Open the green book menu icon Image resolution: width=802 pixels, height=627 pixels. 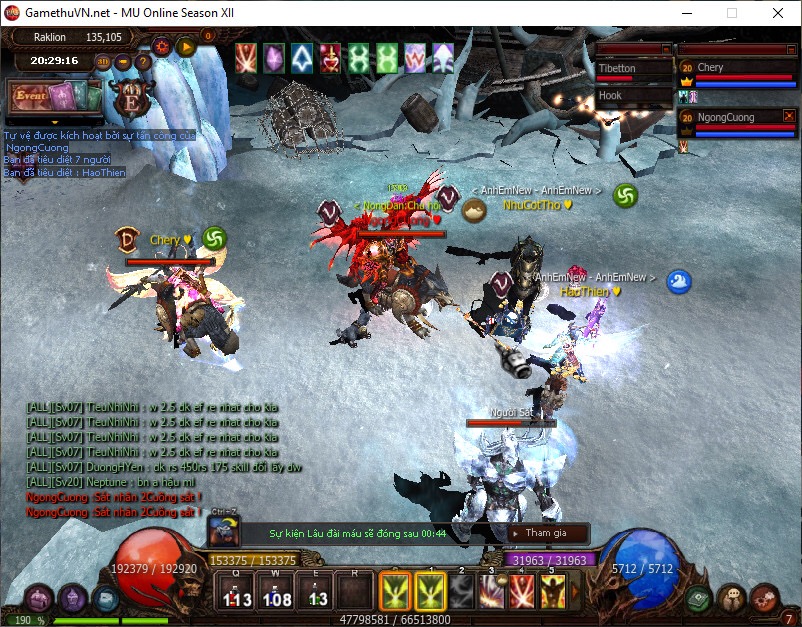tap(699, 598)
